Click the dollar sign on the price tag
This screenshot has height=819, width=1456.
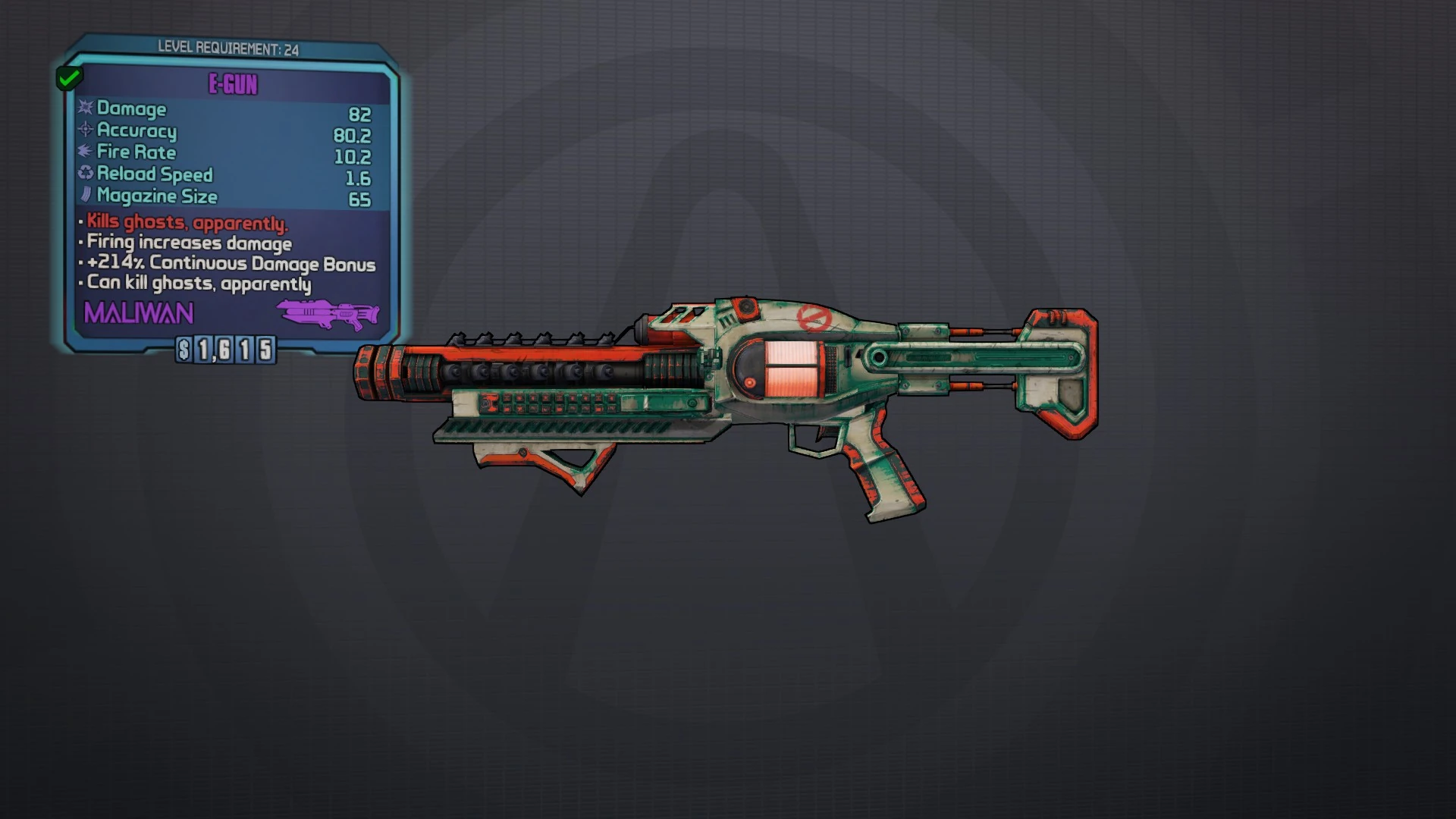[x=184, y=350]
